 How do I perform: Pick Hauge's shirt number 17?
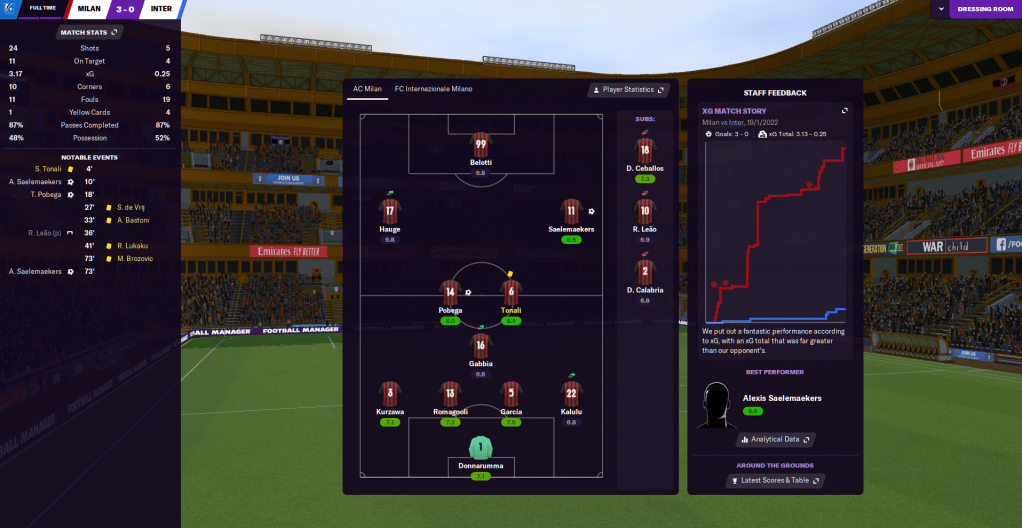point(389,212)
